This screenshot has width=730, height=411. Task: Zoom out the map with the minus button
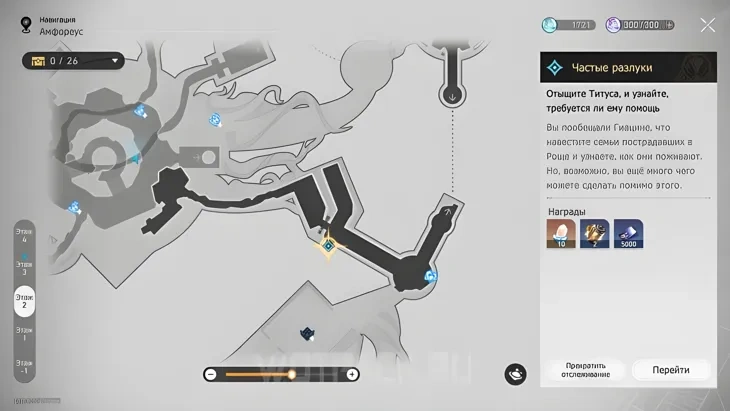(x=210, y=374)
